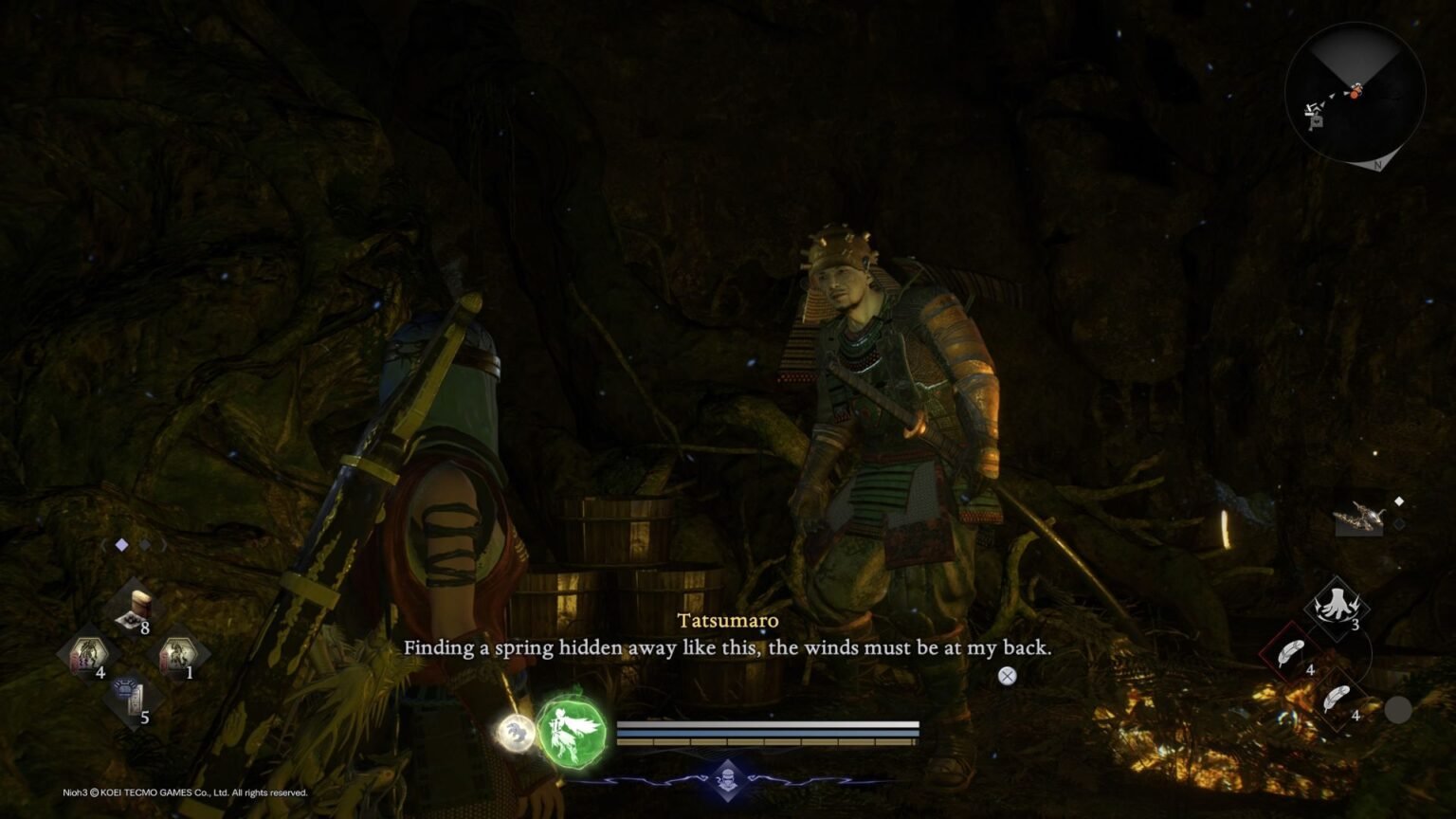Open the dimmed diamond slot next to the weapon
Viewport: 1456px width, 819px height.
(x=1399, y=524)
